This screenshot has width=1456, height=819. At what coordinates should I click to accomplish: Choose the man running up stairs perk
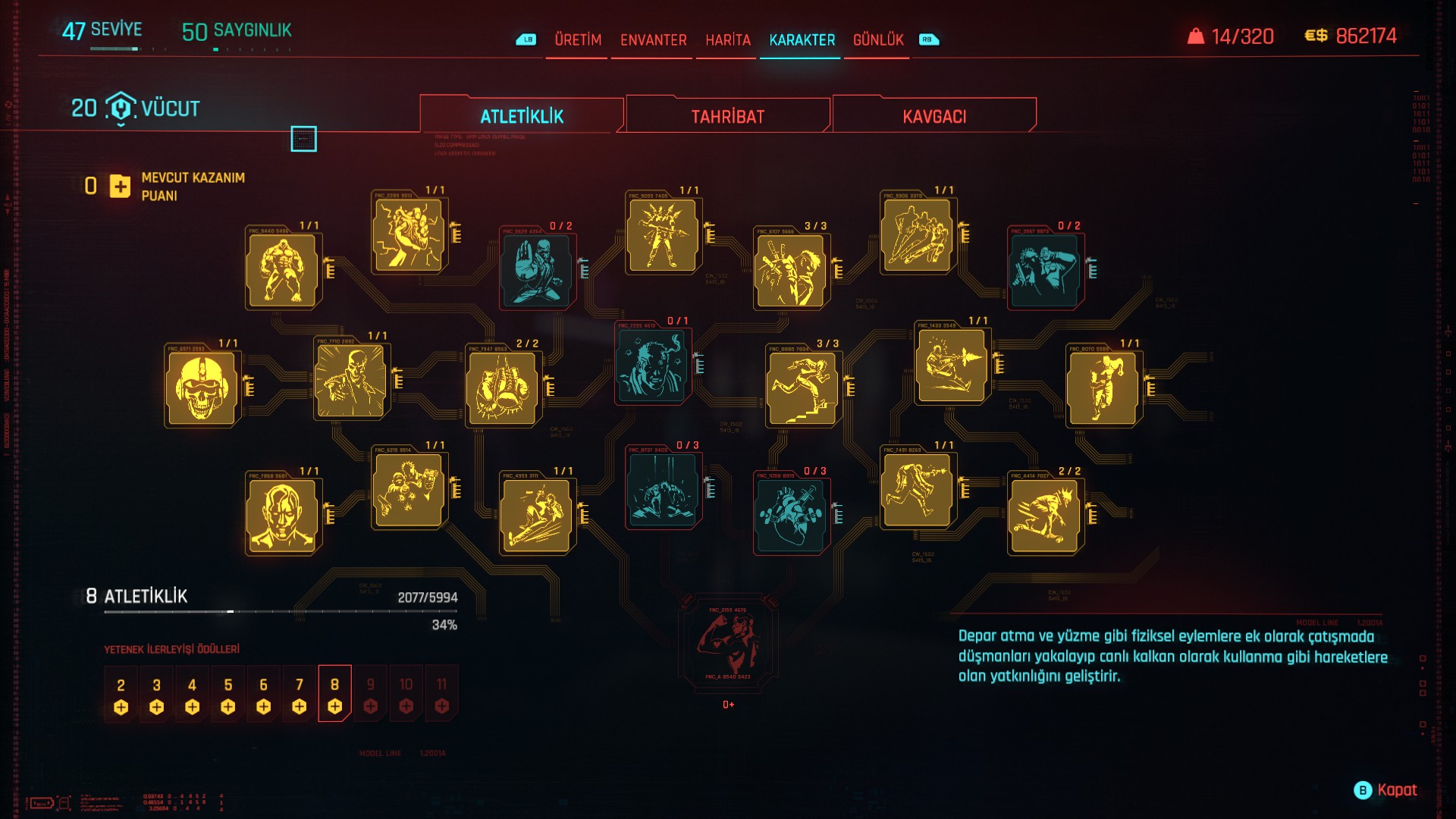click(x=802, y=388)
